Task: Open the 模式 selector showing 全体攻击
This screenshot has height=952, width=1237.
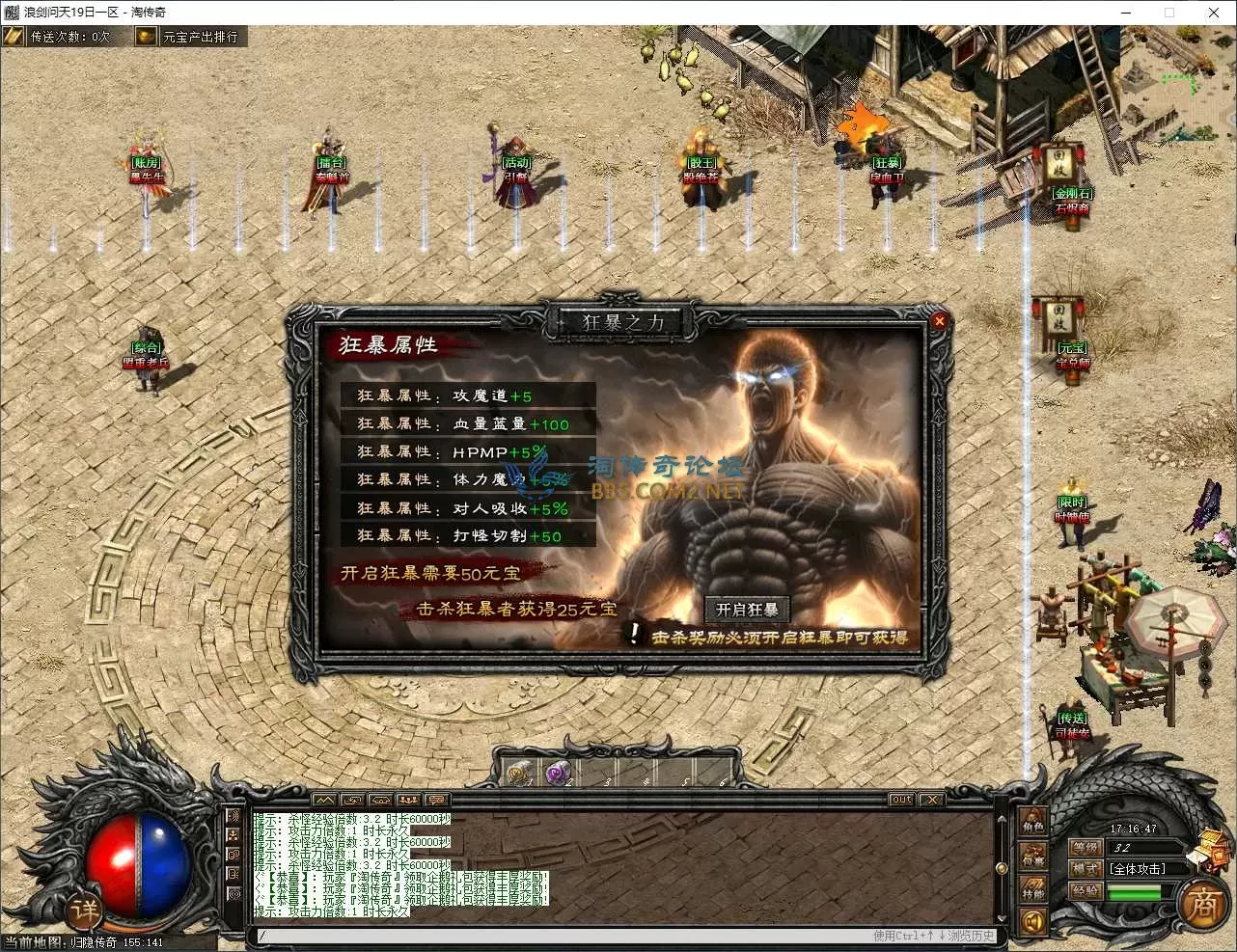Action: pos(1139,868)
